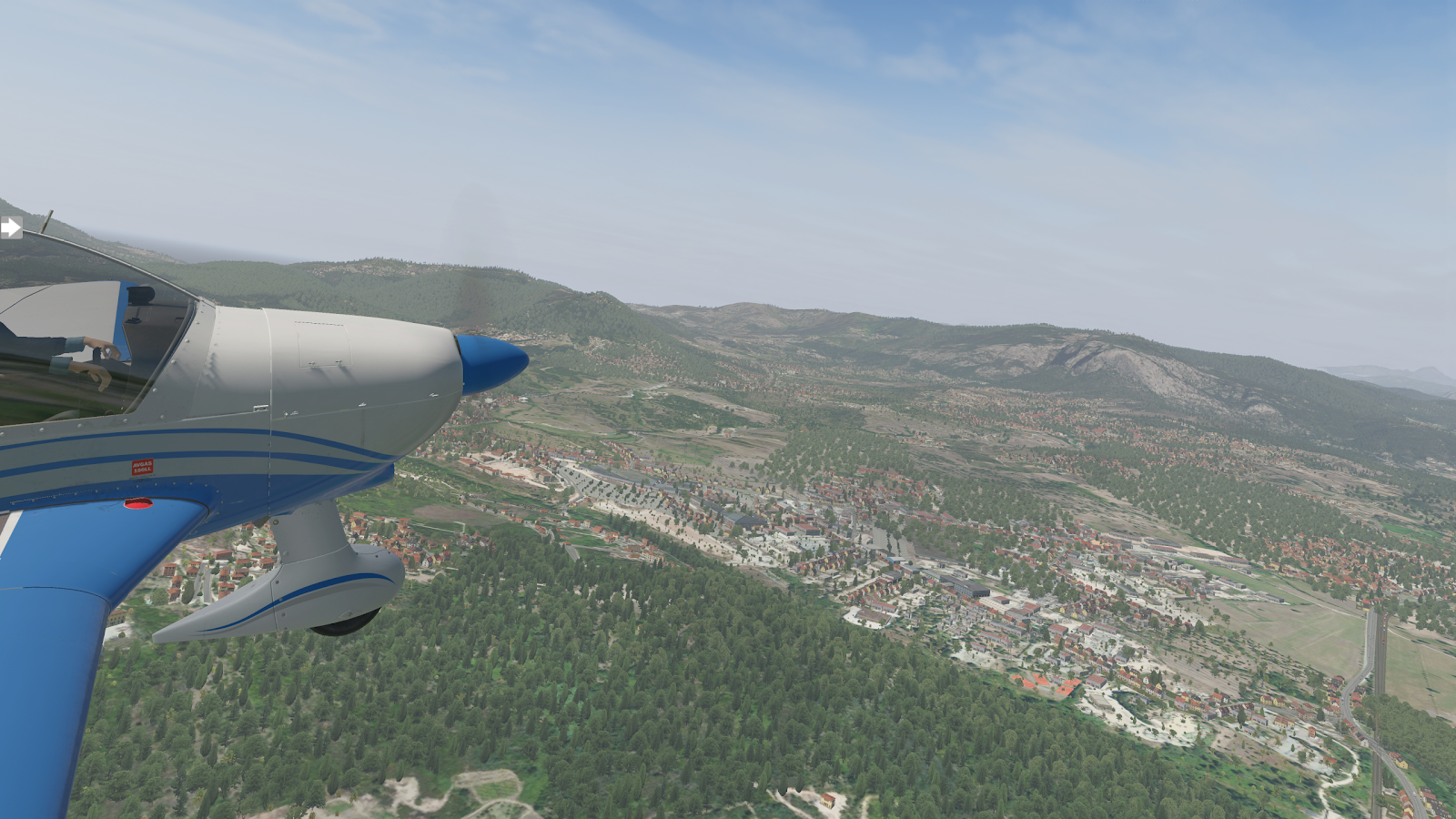1456x819 pixels.
Task: Expand the side panel with the white arrow
Action: pos(10,227)
